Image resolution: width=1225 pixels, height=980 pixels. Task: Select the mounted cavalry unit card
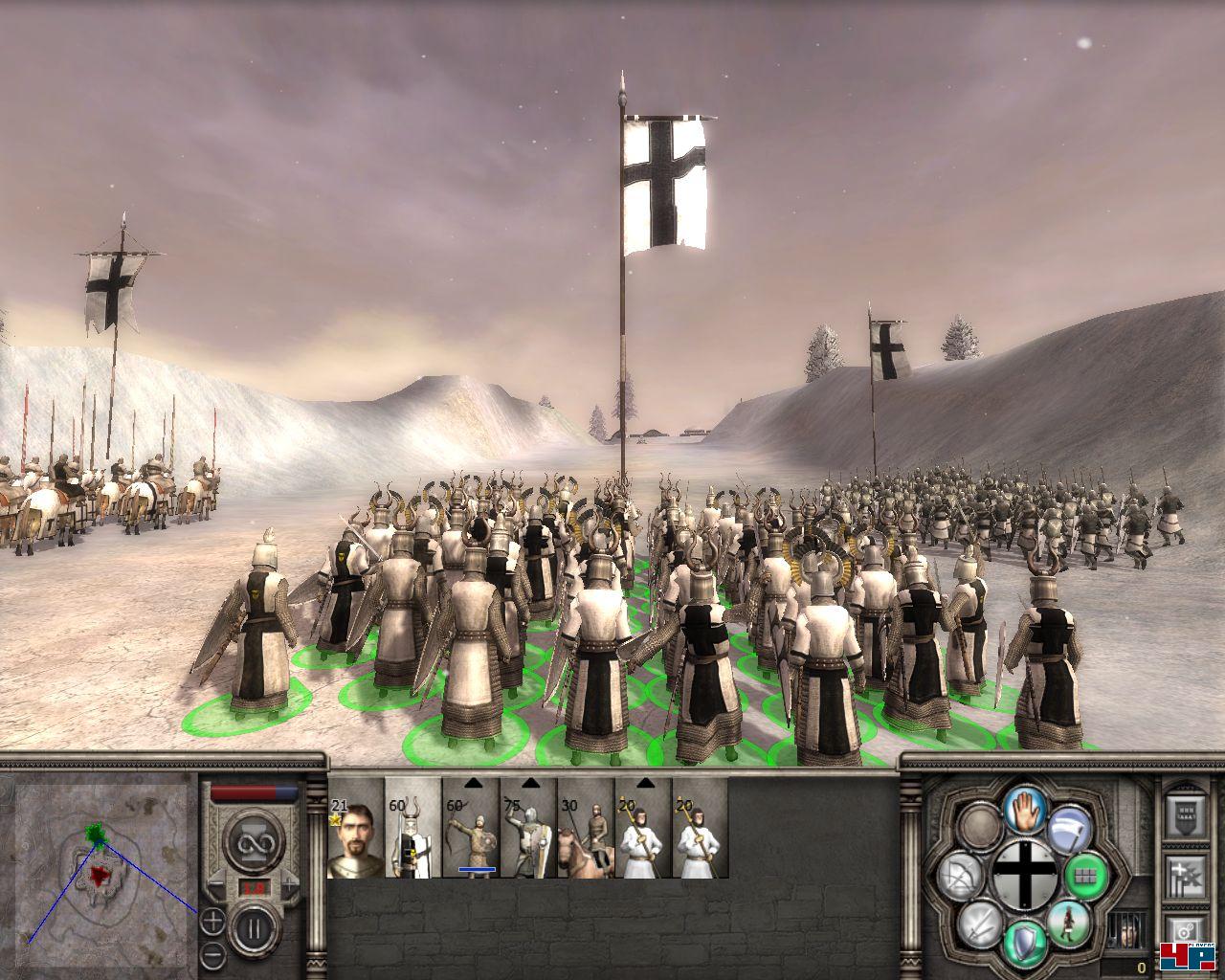coord(585,829)
